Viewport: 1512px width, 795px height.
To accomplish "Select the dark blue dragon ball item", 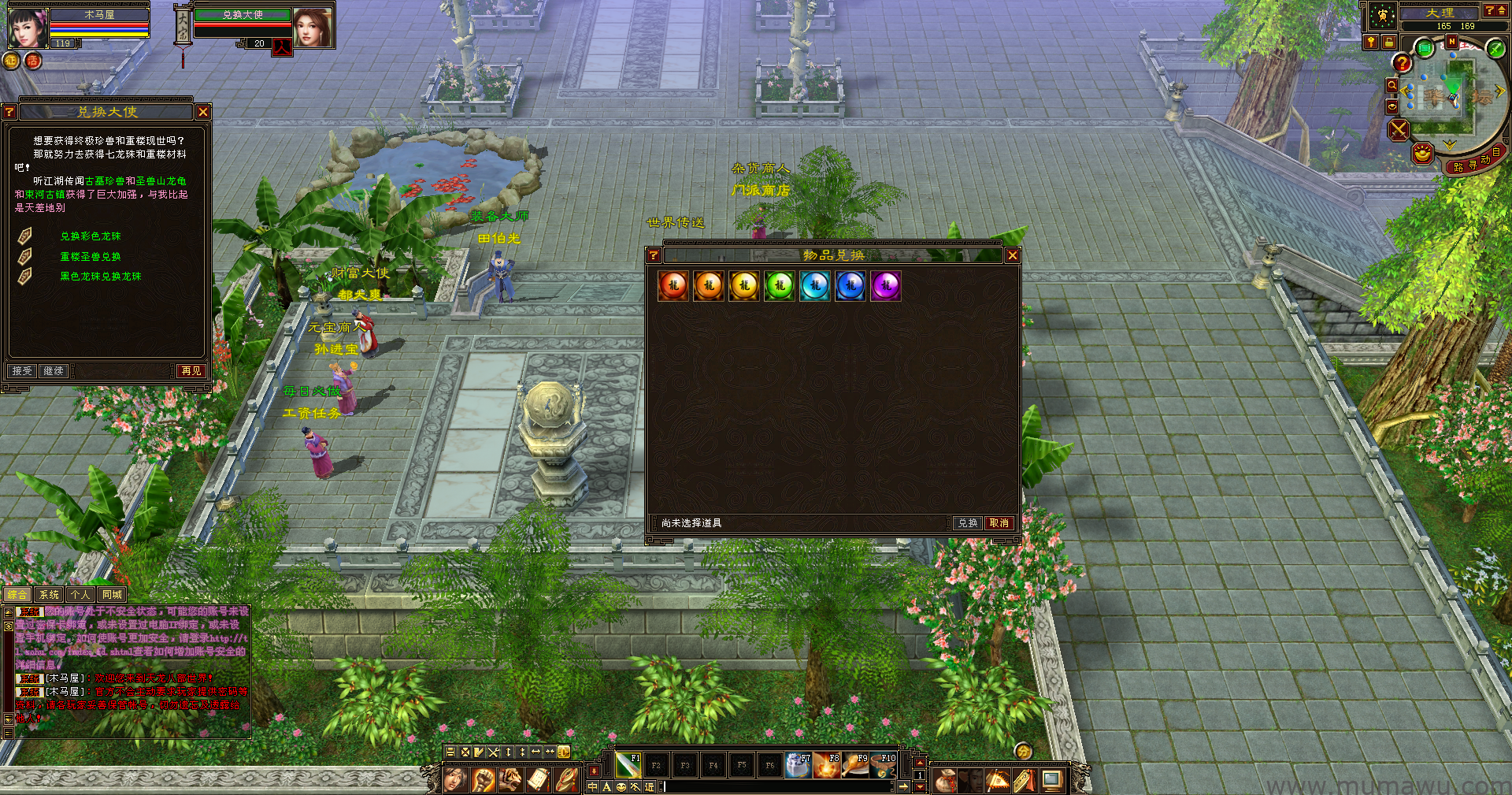I will (x=850, y=285).
